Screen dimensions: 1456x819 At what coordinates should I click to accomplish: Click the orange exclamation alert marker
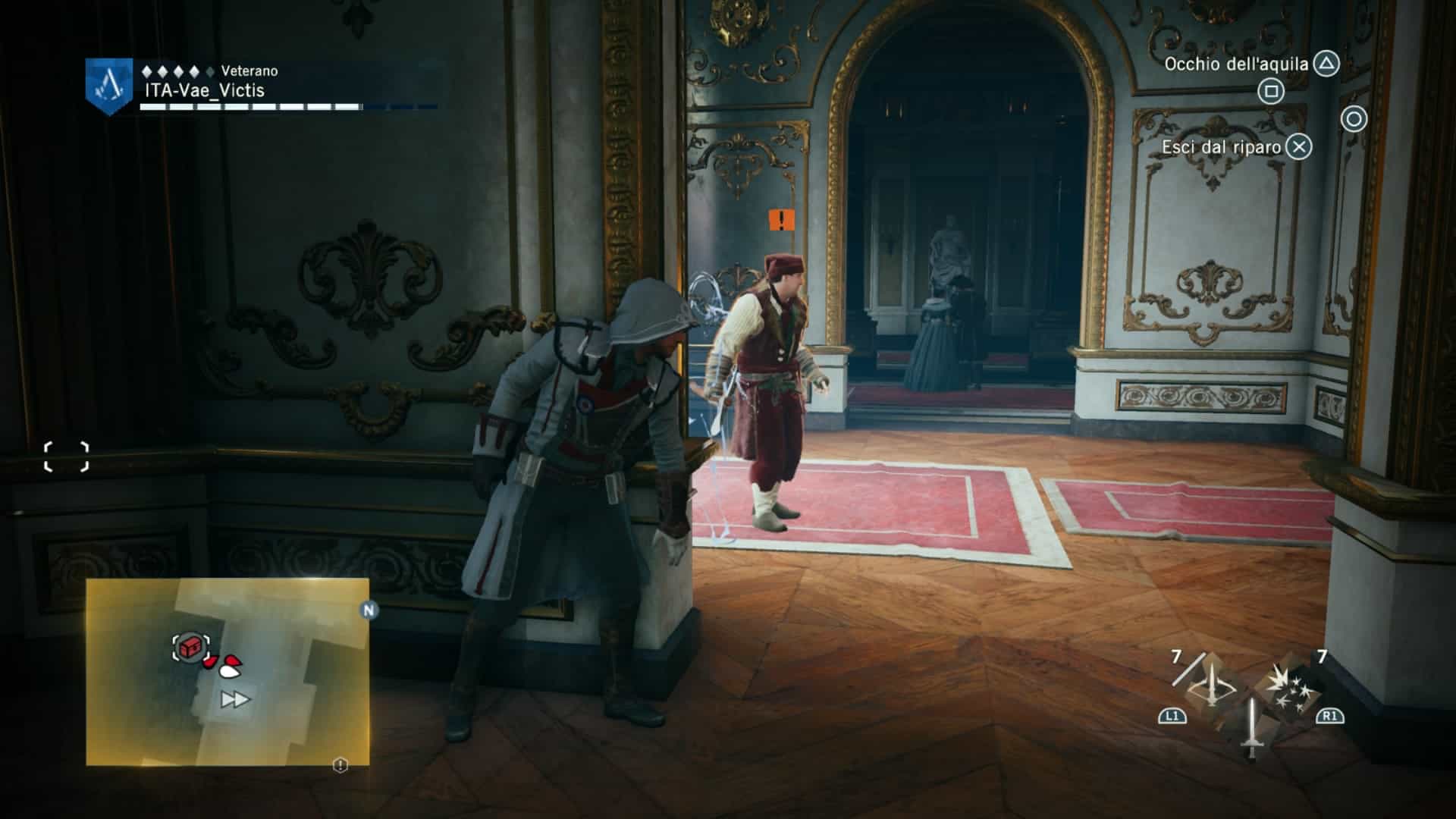(781, 220)
